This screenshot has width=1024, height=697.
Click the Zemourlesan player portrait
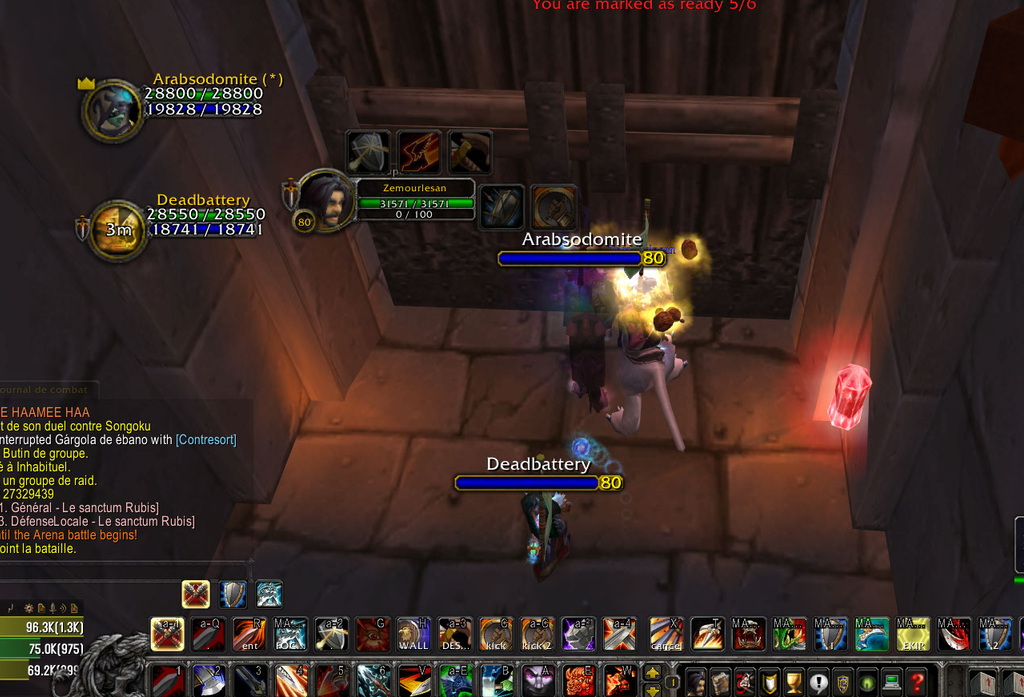(324, 200)
